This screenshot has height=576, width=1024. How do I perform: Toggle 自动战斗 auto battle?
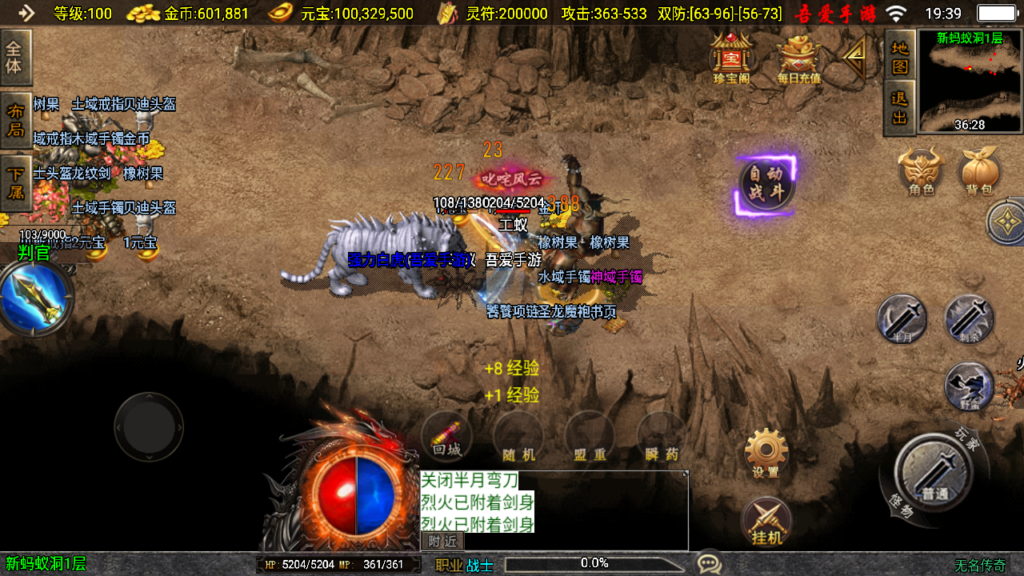[x=766, y=184]
